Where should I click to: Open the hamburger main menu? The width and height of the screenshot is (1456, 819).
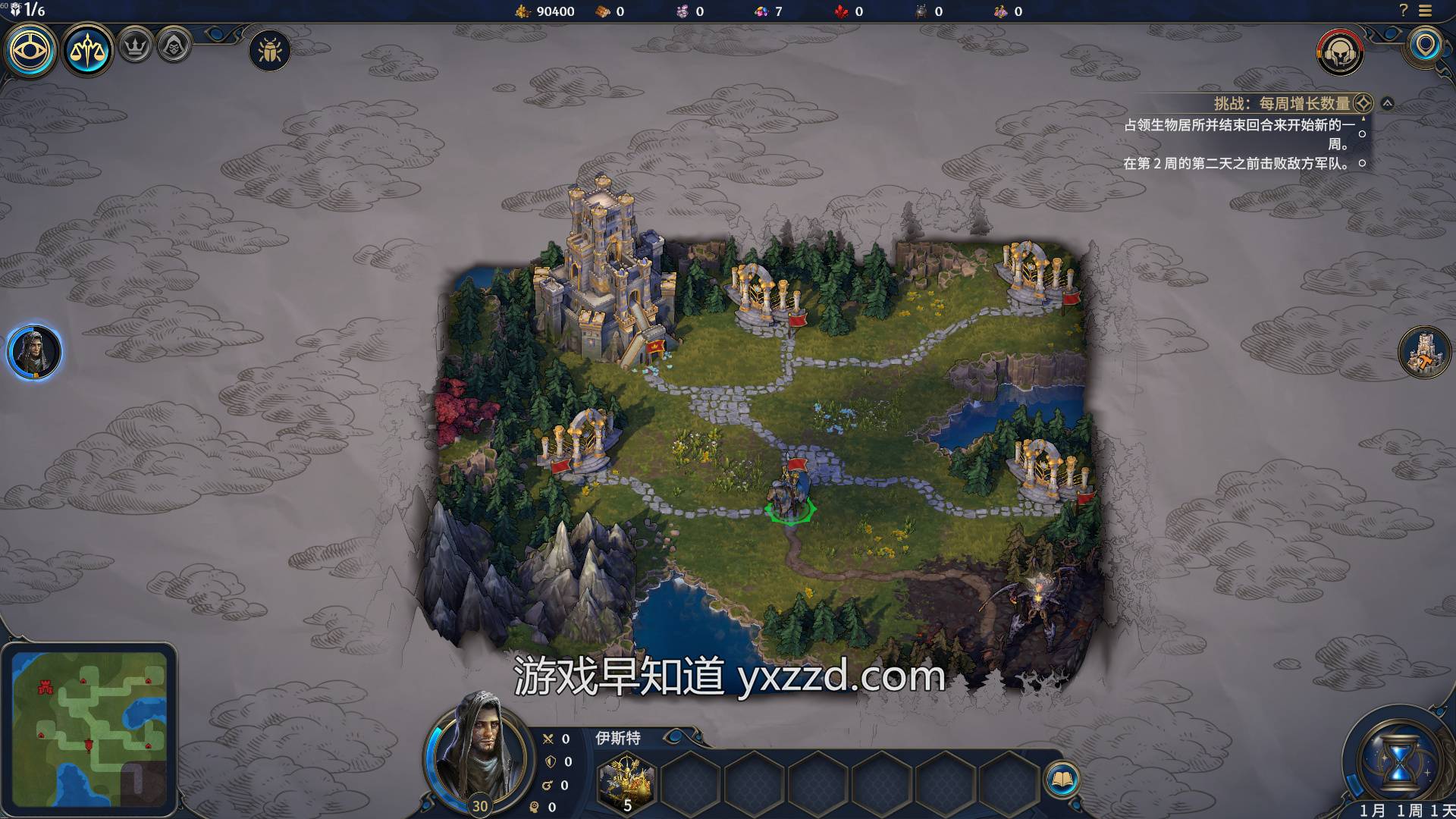point(1426,11)
